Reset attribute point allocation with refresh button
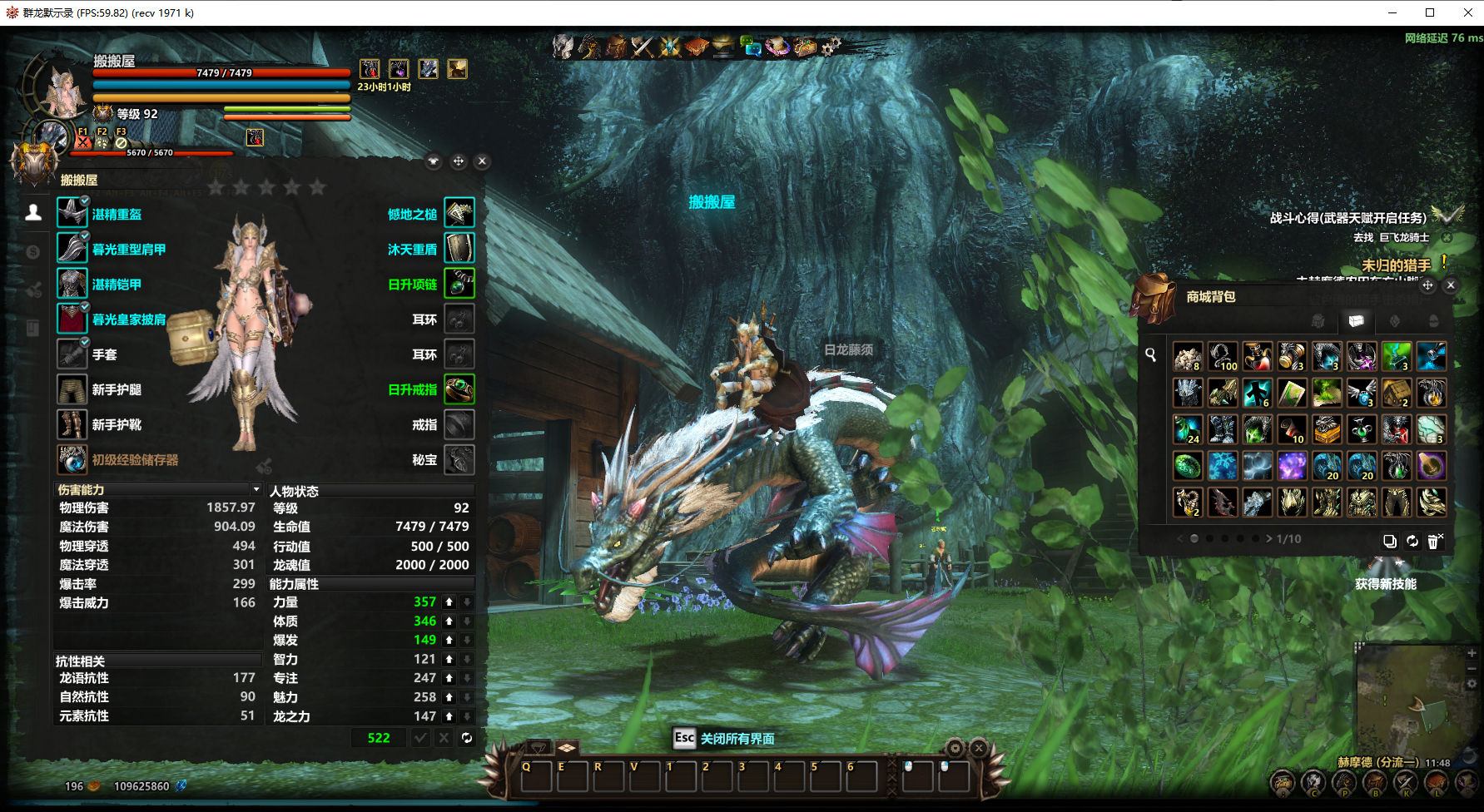Screen dimensions: 1484x812 coord(467,738)
